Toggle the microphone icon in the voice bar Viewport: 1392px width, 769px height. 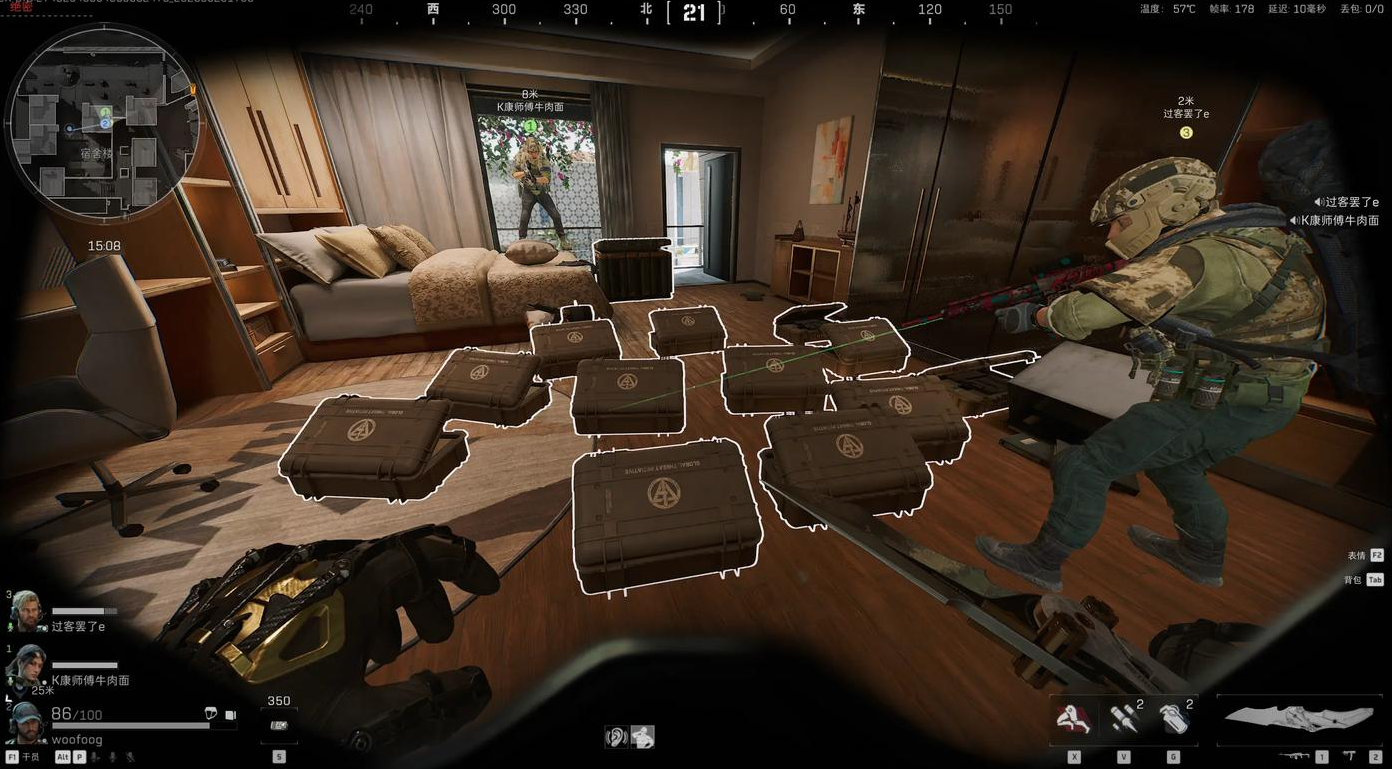coord(94,757)
